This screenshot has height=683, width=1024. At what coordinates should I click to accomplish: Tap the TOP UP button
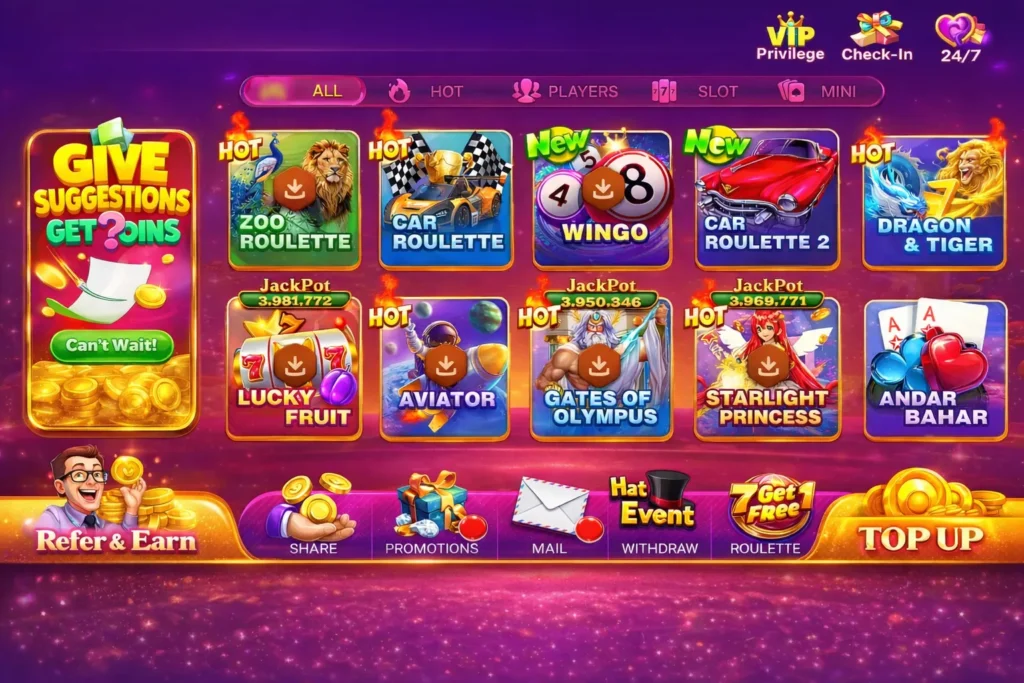click(920, 535)
